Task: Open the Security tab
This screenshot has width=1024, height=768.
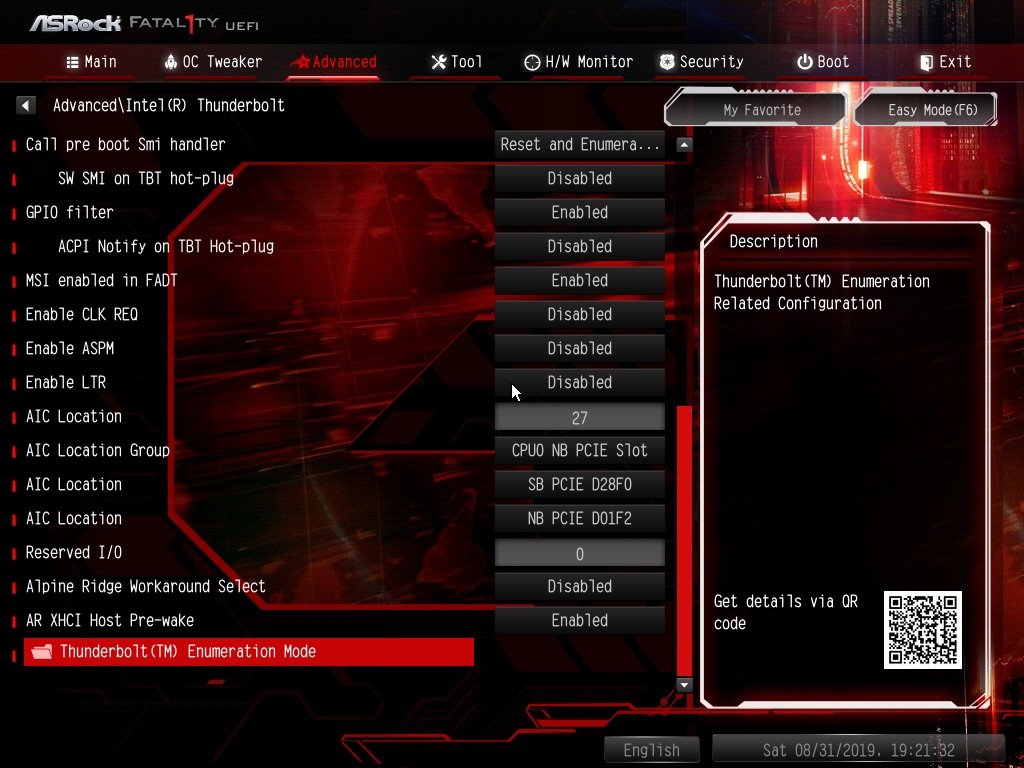Action: coord(701,62)
